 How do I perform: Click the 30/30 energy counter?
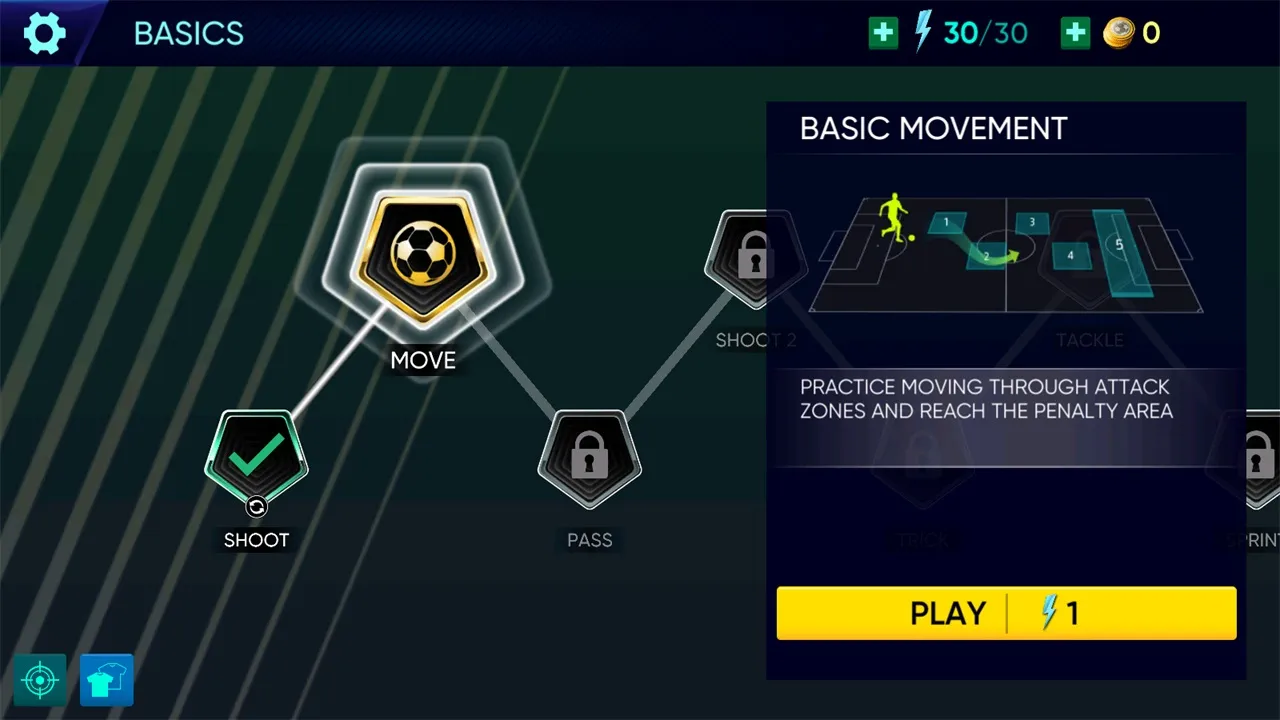985,32
